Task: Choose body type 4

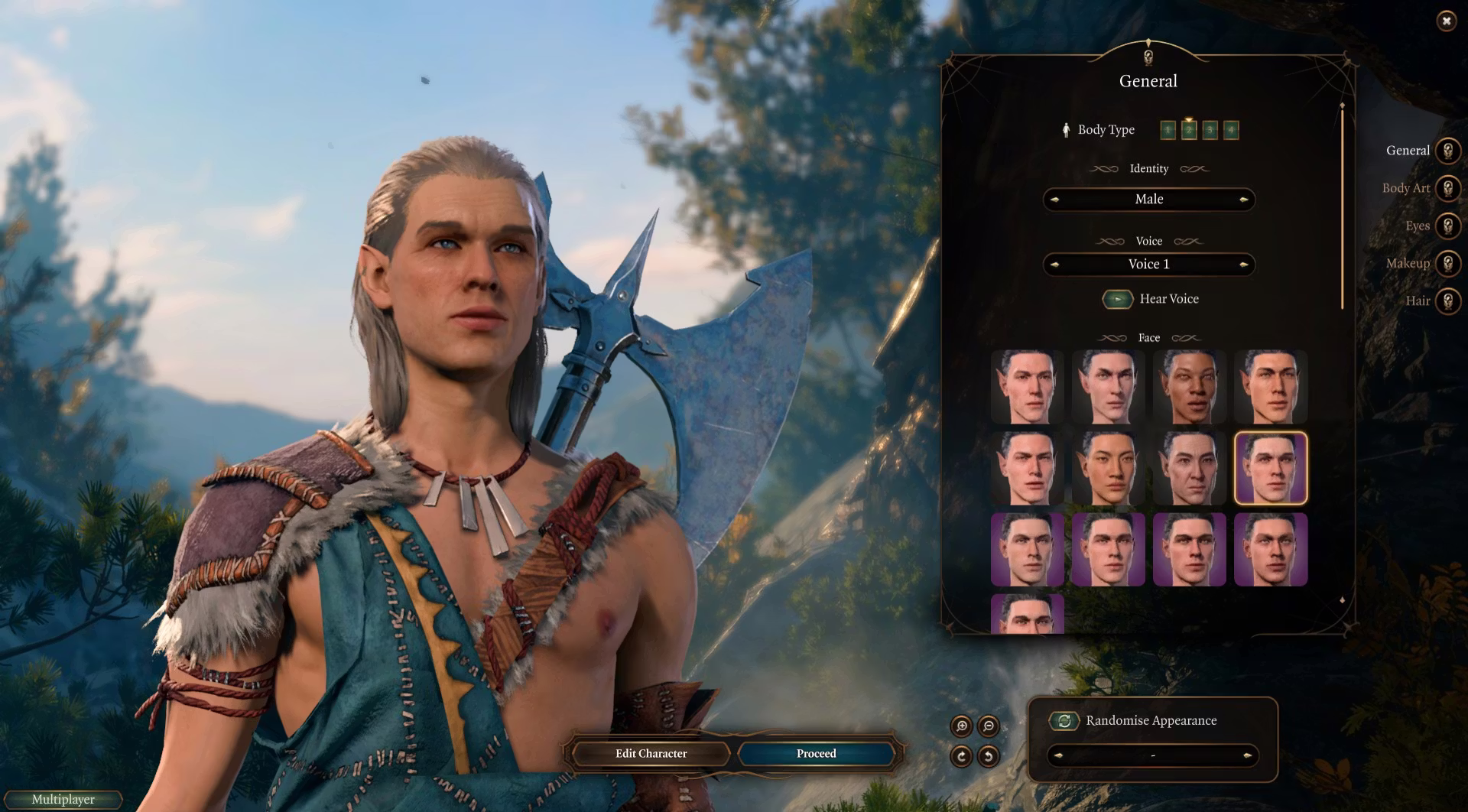Action: [x=1230, y=130]
